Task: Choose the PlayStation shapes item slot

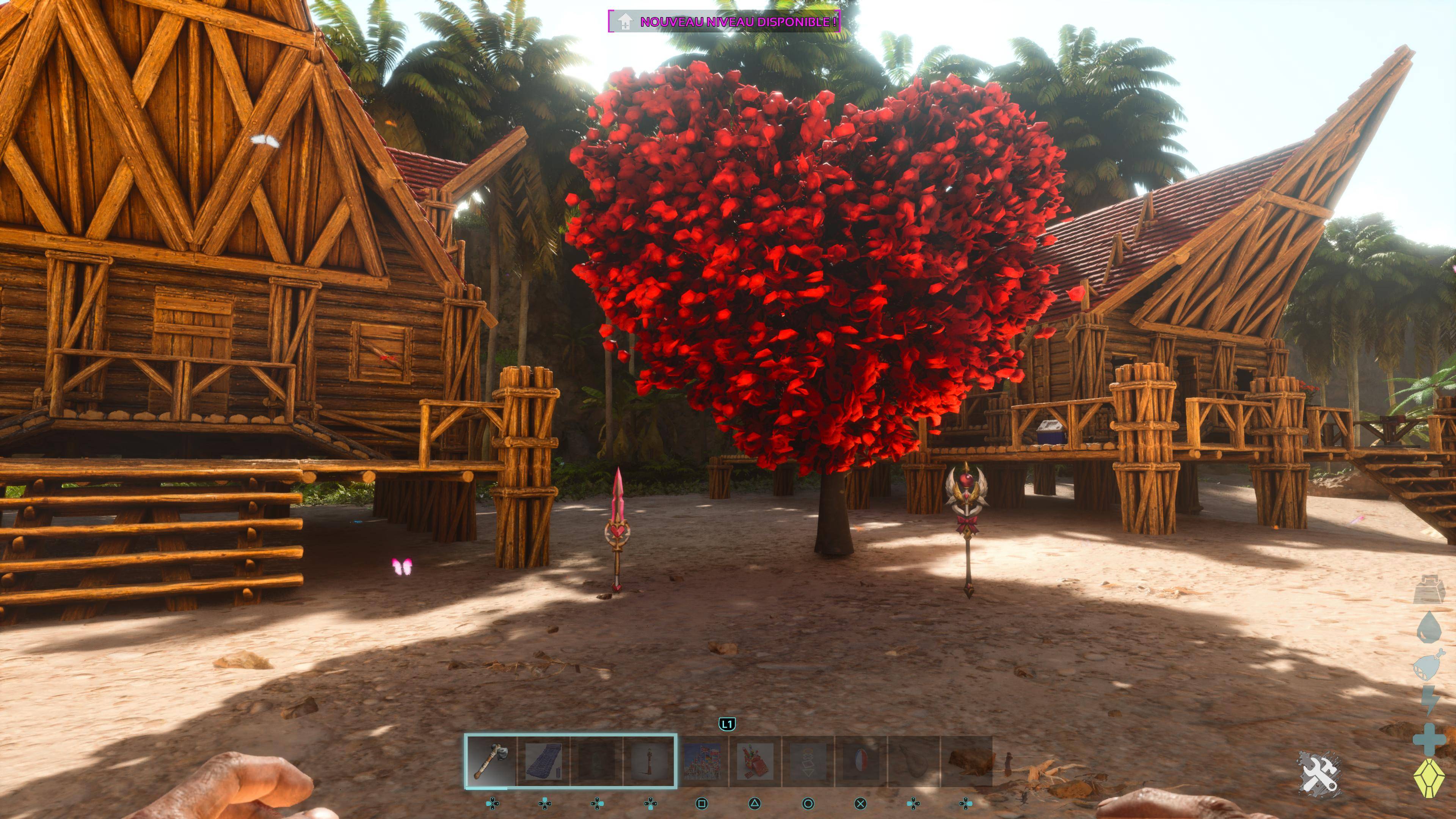Action: (808, 761)
